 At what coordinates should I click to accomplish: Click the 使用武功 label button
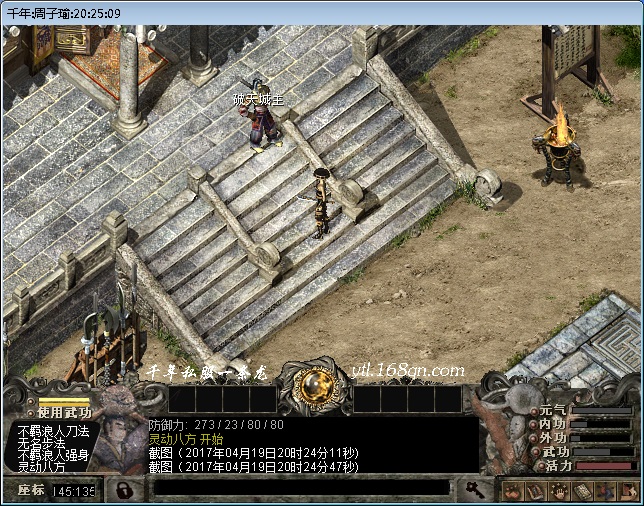63,412
